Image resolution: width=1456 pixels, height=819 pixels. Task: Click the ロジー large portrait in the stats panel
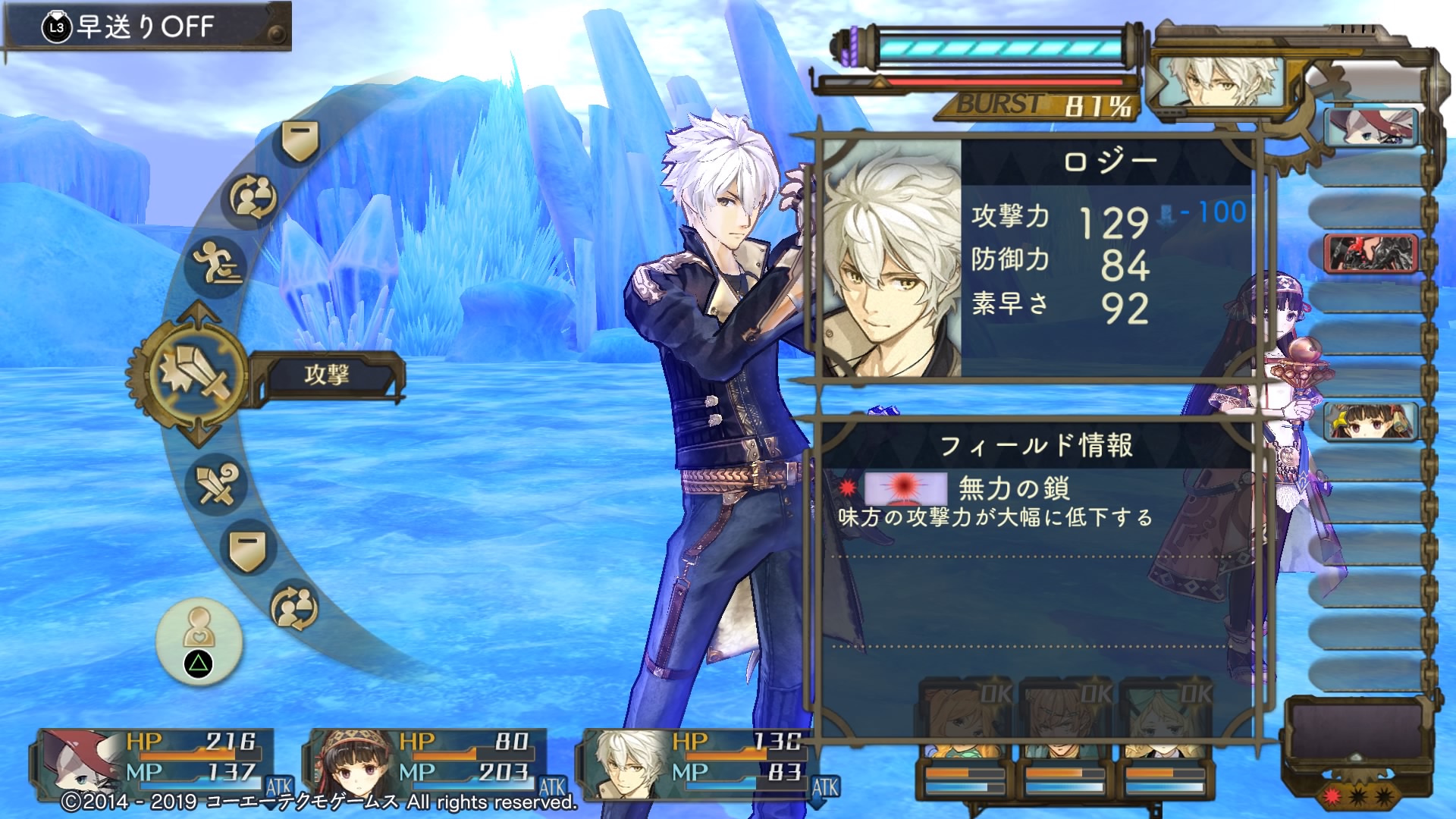(892, 259)
